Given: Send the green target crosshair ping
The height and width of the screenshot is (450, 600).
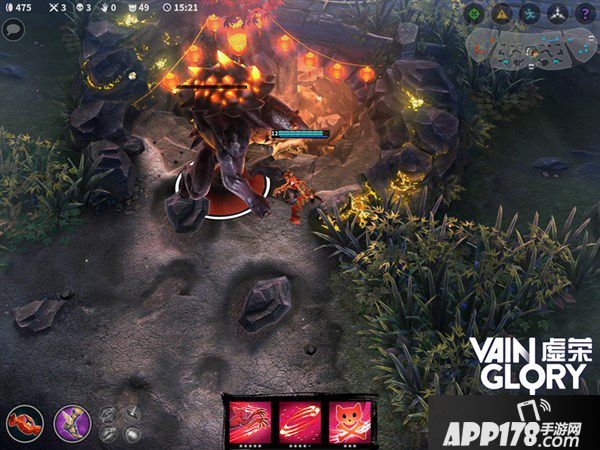Looking at the screenshot, I should pyautogui.click(x=474, y=12).
